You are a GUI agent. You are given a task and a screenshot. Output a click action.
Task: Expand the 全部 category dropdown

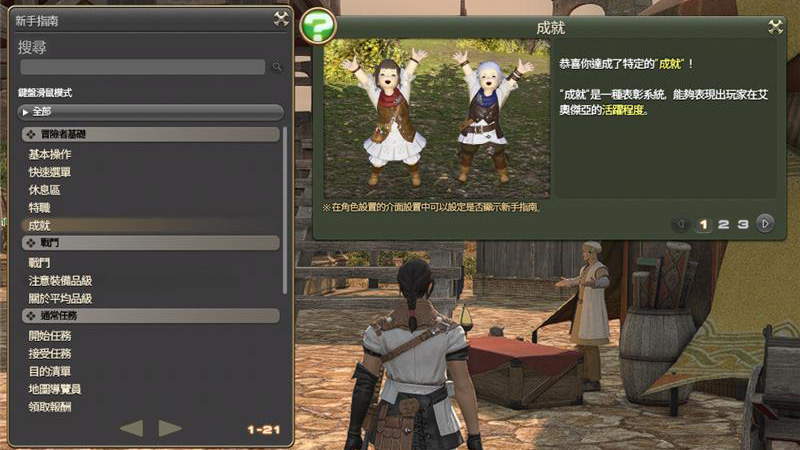click(x=150, y=111)
